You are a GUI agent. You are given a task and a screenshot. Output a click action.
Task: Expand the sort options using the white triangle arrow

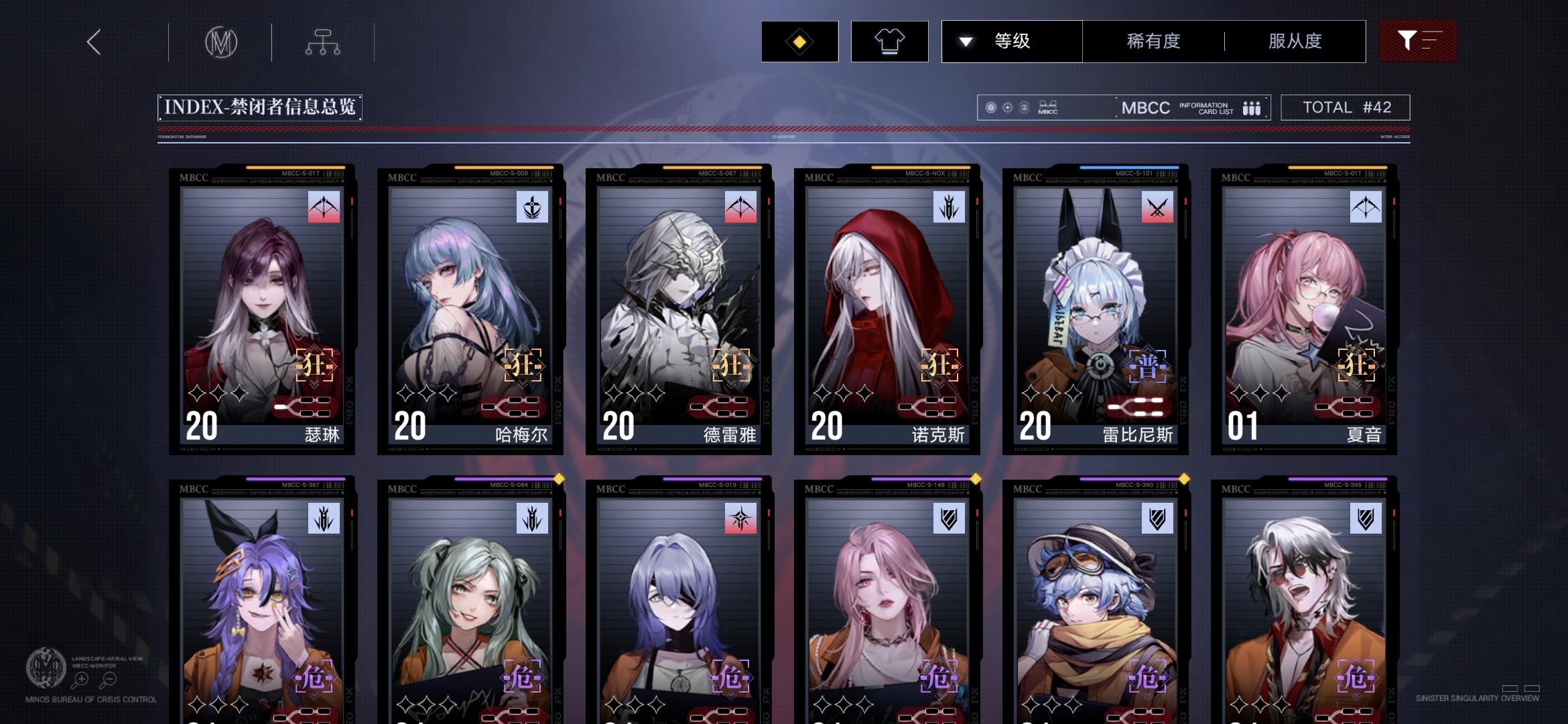click(965, 41)
